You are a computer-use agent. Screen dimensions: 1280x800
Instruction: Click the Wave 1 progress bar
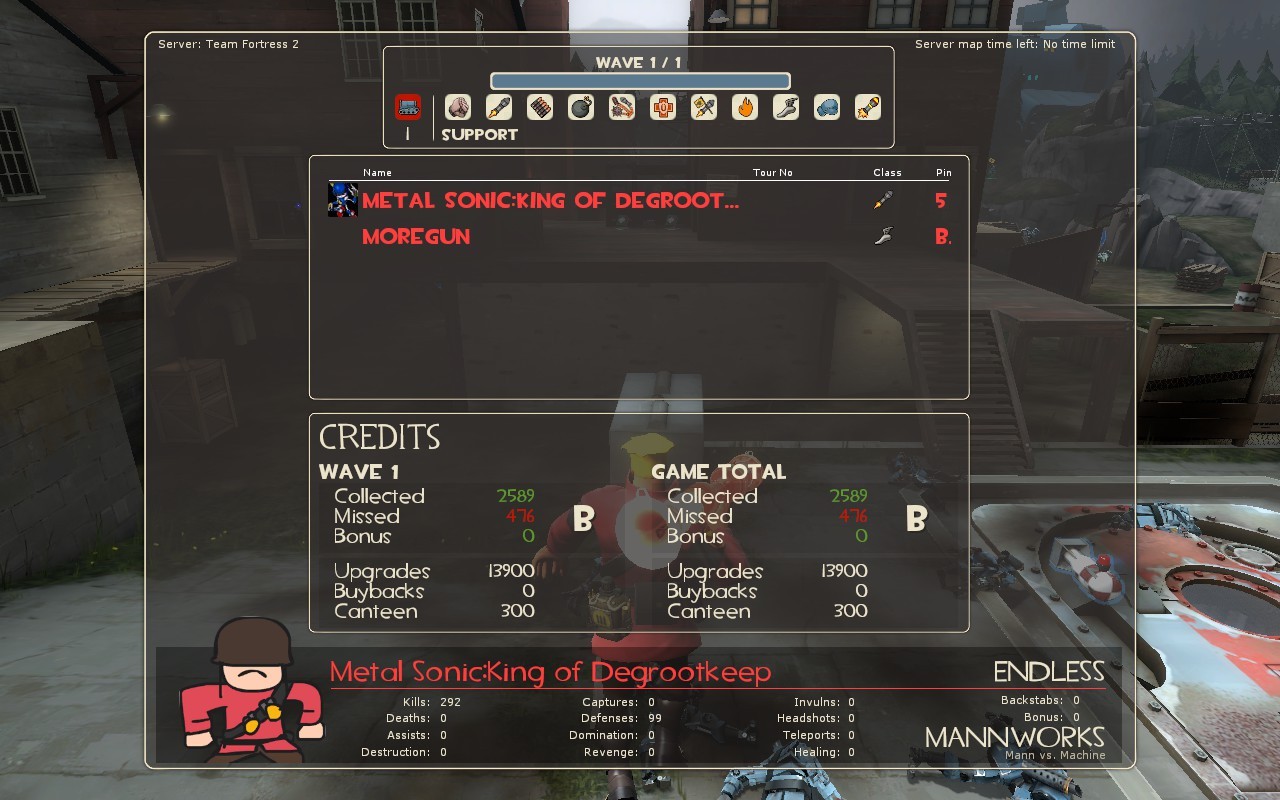click(639, 79)
